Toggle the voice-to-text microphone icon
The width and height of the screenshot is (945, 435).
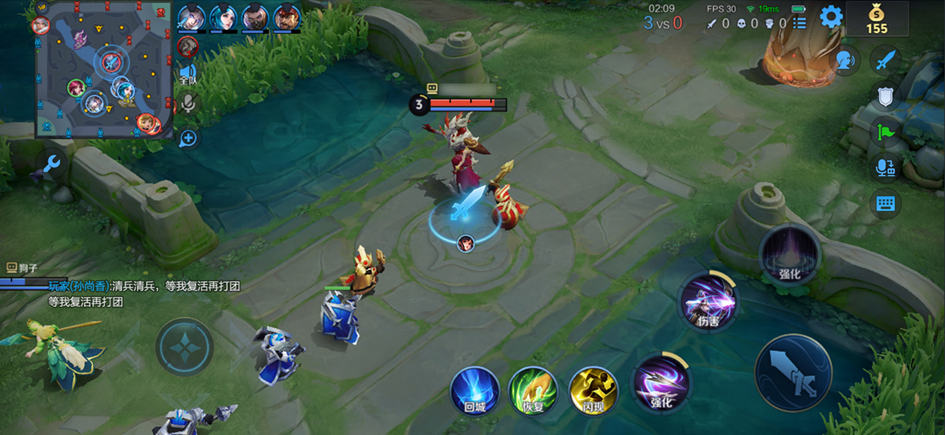(x=885, y=168)
